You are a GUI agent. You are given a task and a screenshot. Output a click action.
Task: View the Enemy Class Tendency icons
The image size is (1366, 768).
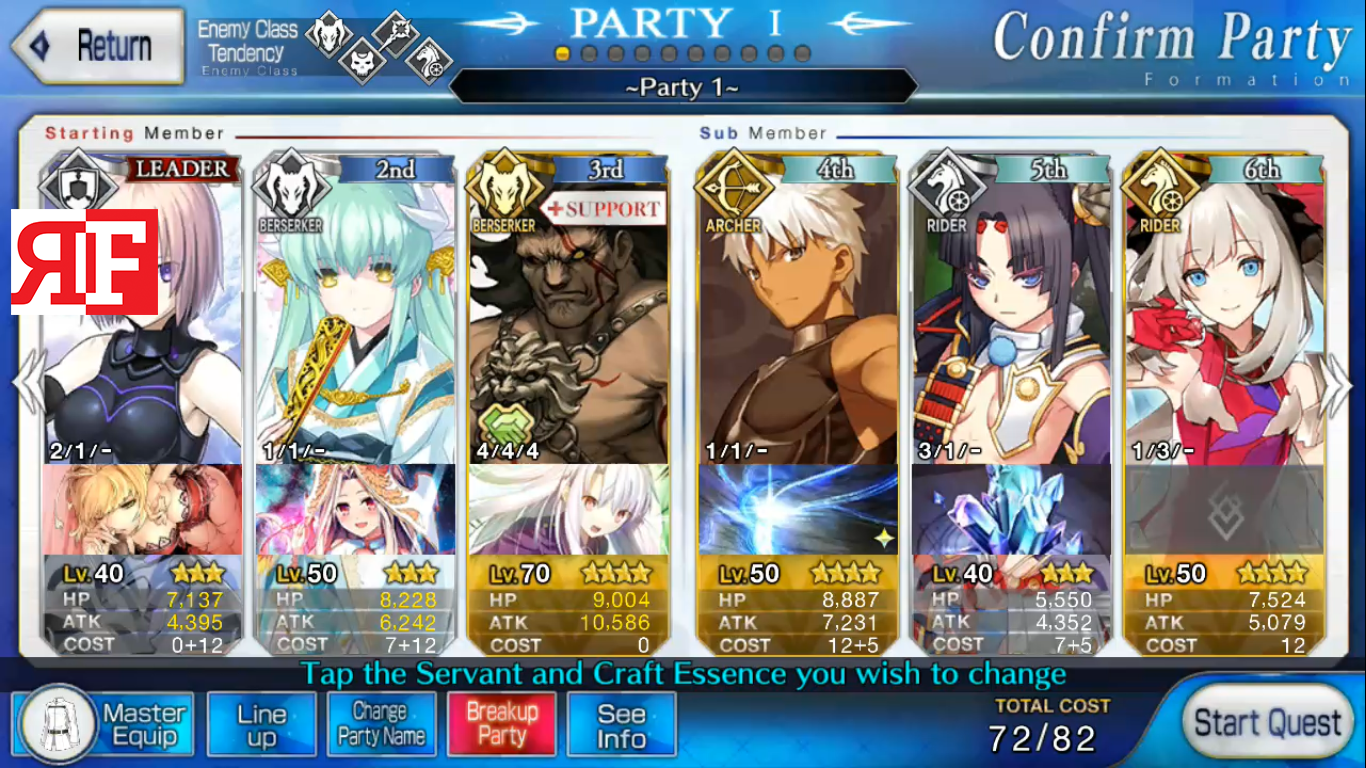[x=378, y=48]
